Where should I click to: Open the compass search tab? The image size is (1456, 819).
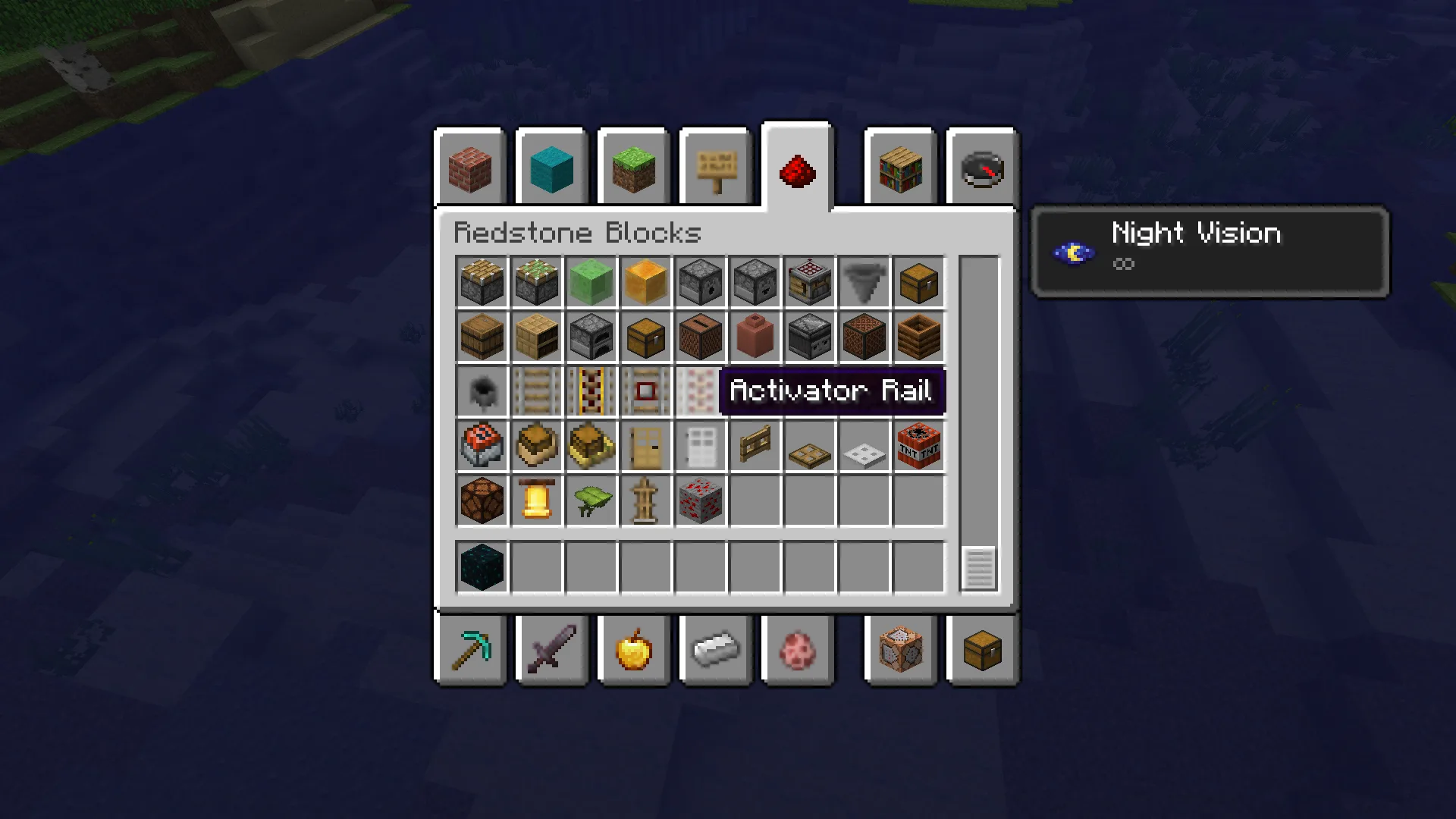pos(982,168)
